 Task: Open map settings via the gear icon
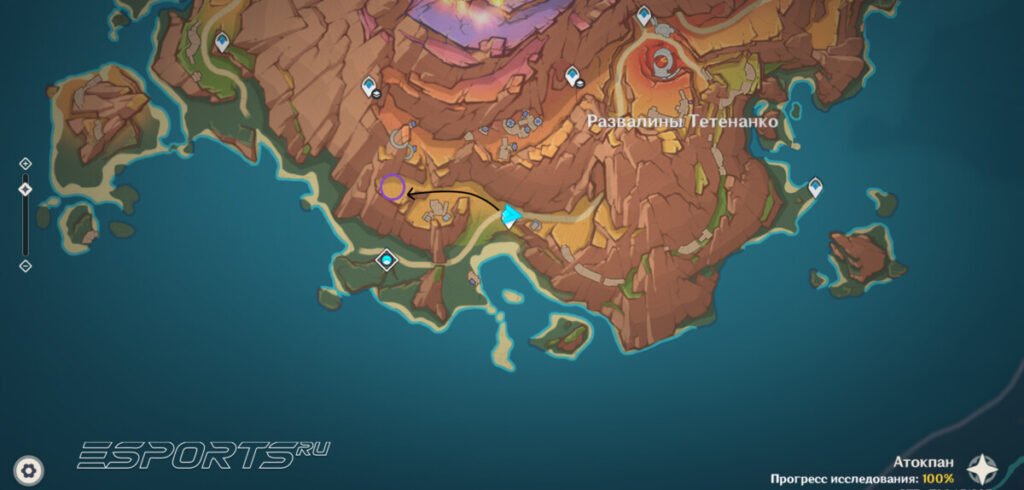pos(30,468)
